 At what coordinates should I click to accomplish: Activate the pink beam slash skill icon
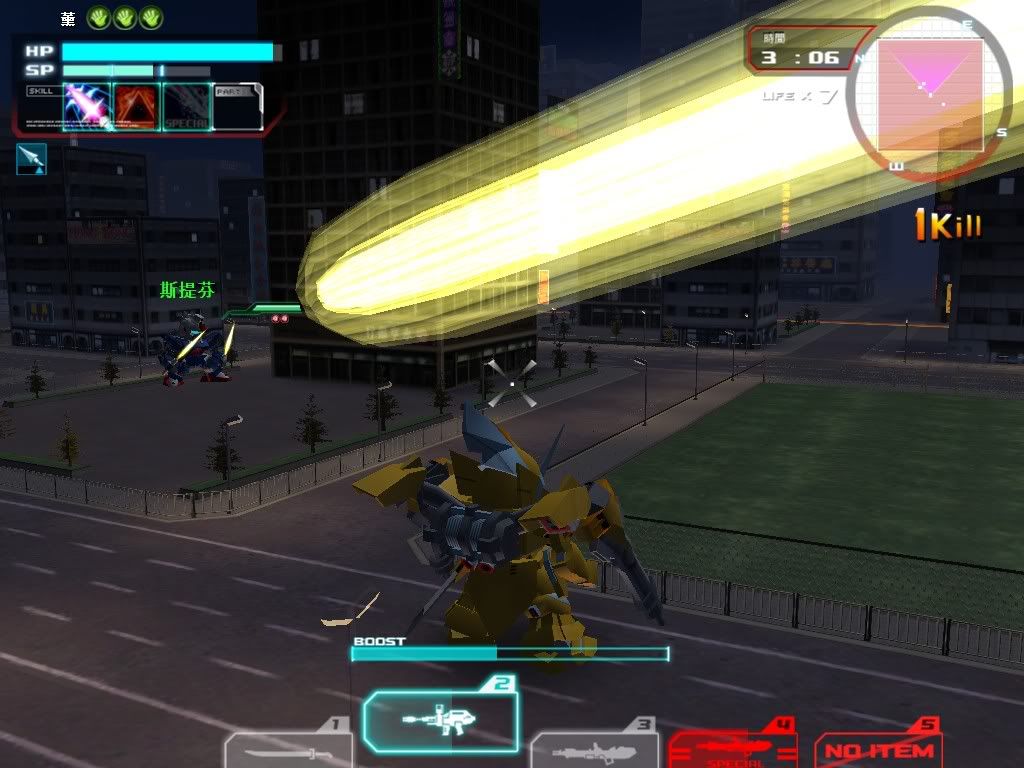[x=86, y=107]
